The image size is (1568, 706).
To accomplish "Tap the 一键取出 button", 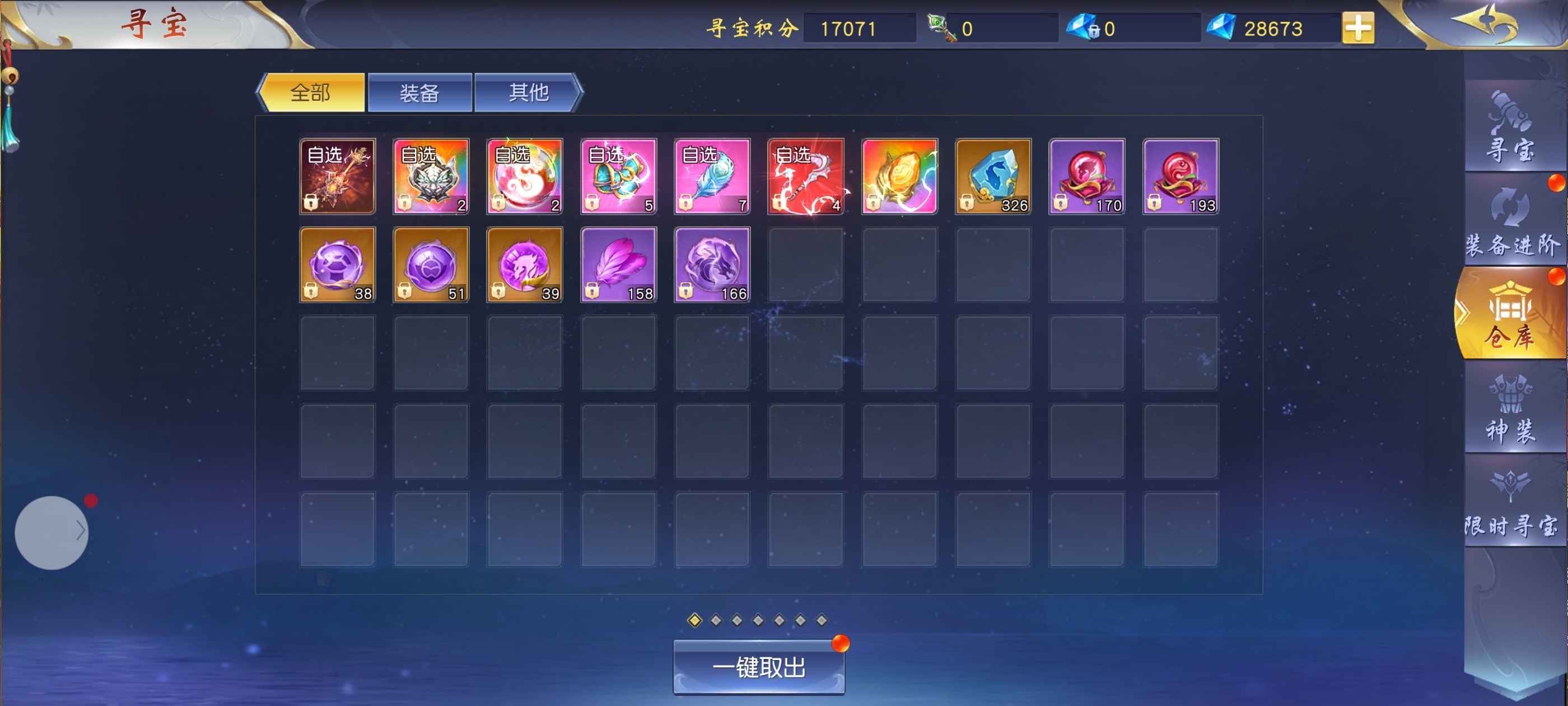I will coord(758,668).
